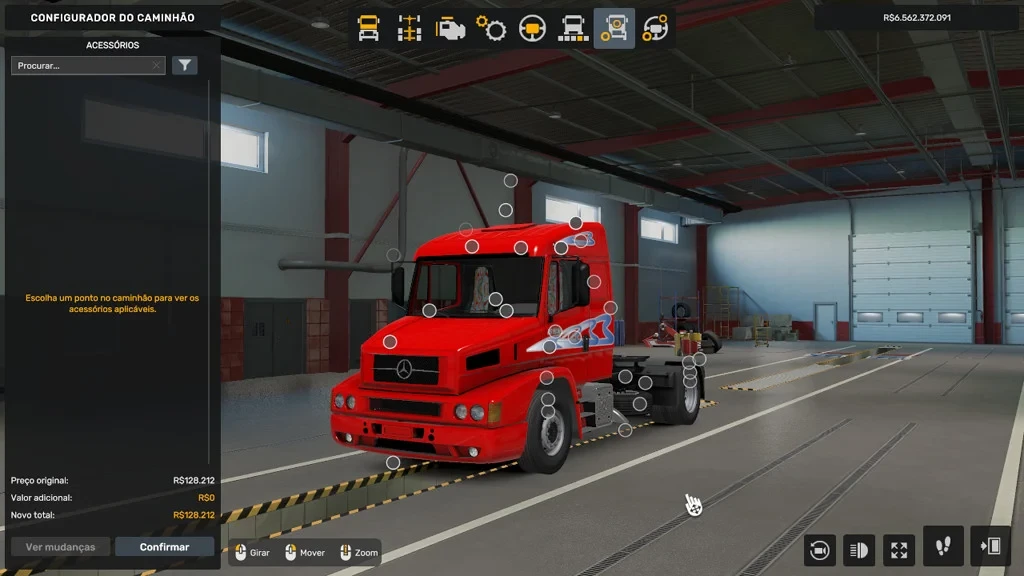1024x576 pixels.
Task: Open the chassis and axles tab
Action: tap(410, 28)
